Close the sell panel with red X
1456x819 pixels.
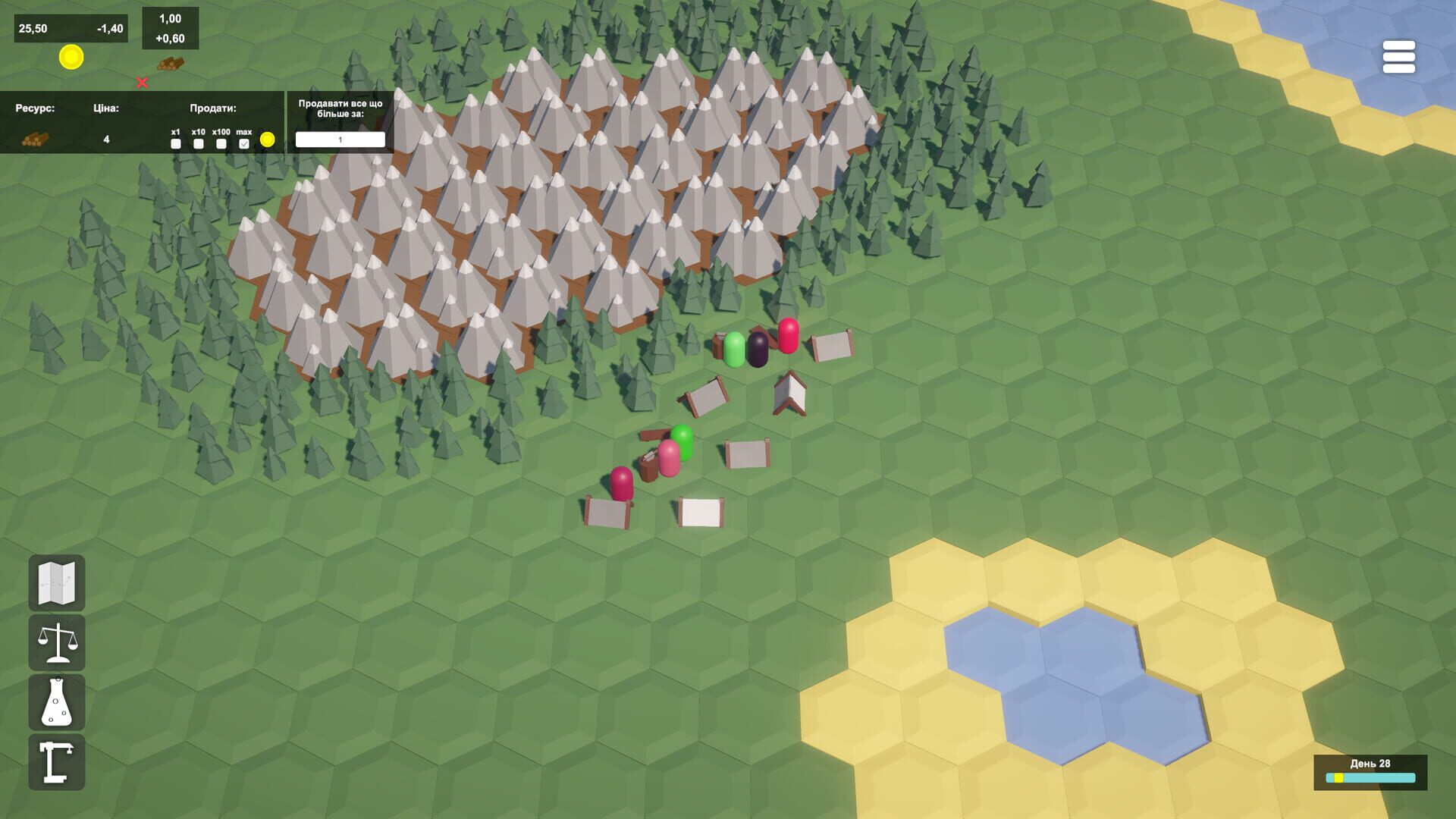point(142,83)
